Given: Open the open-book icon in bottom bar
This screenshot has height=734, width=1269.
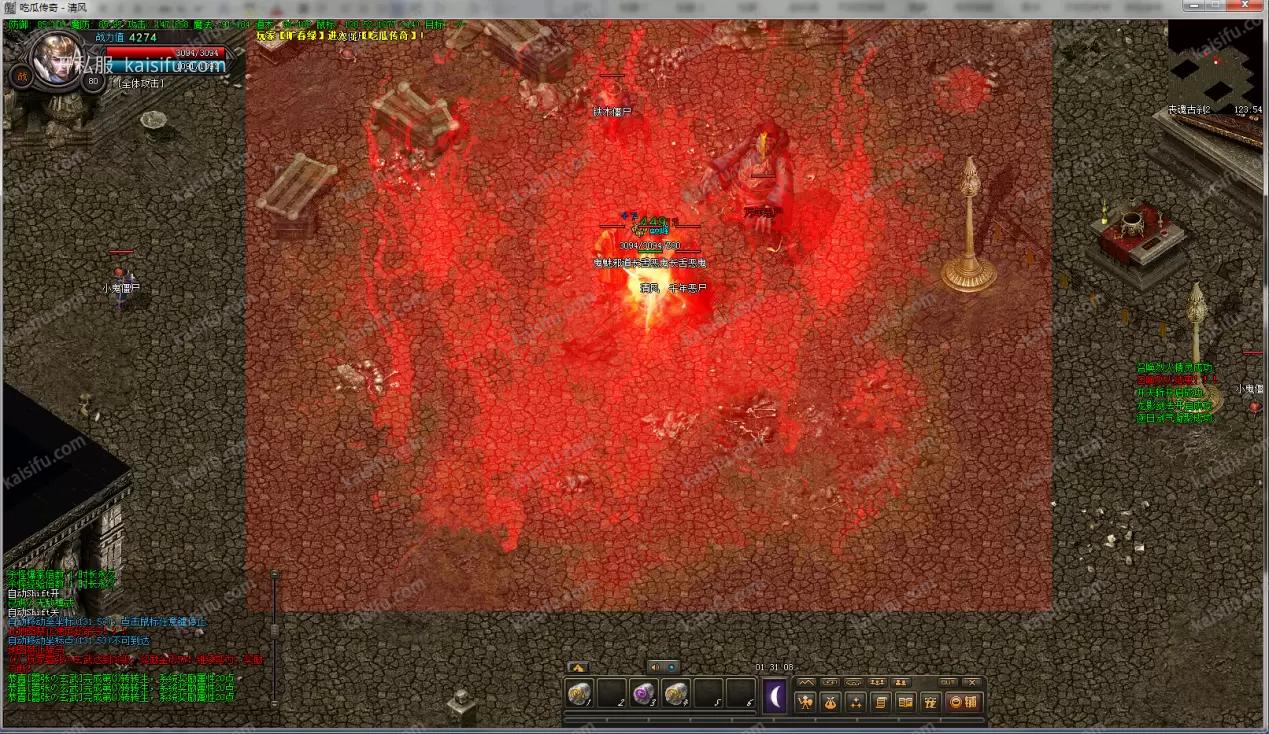Looking at the screenshot, I should point(905,702).
